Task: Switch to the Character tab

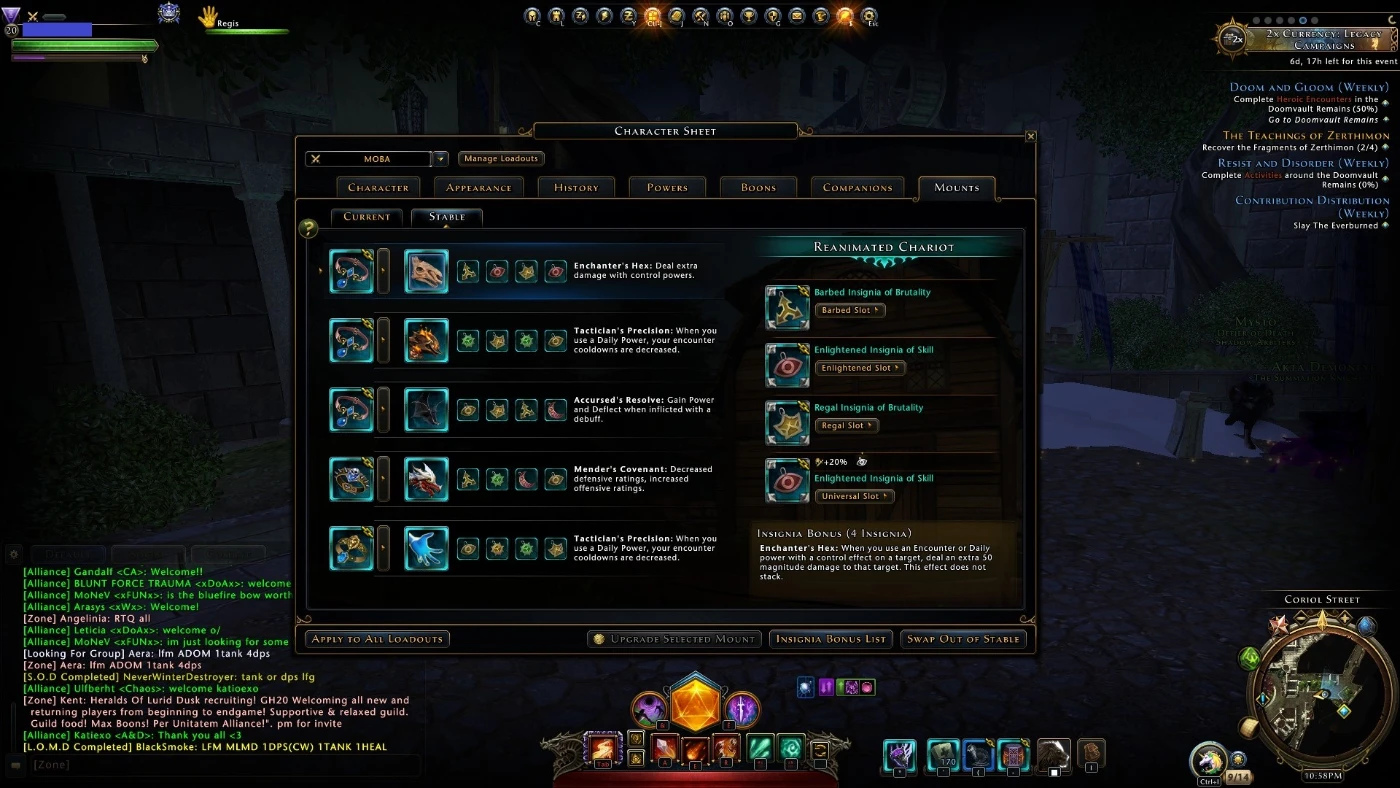Action: click(378, 187)
